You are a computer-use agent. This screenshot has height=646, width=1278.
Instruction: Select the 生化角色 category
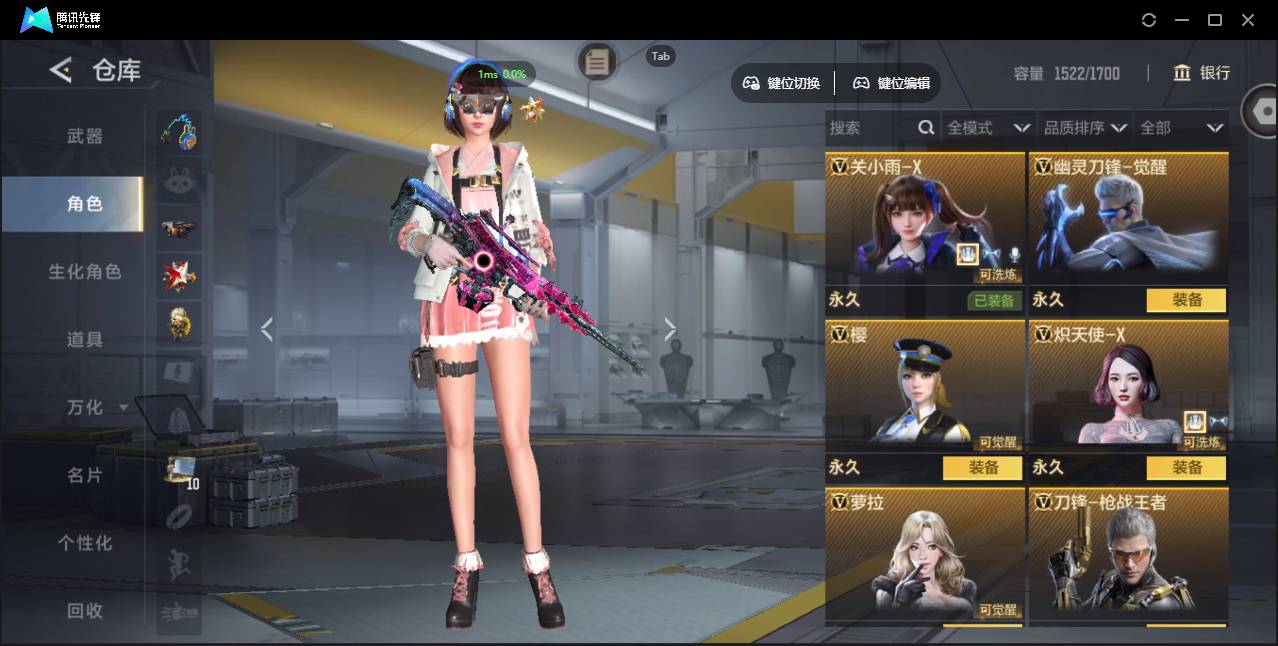pyautogui.click(x=85, y=272)
